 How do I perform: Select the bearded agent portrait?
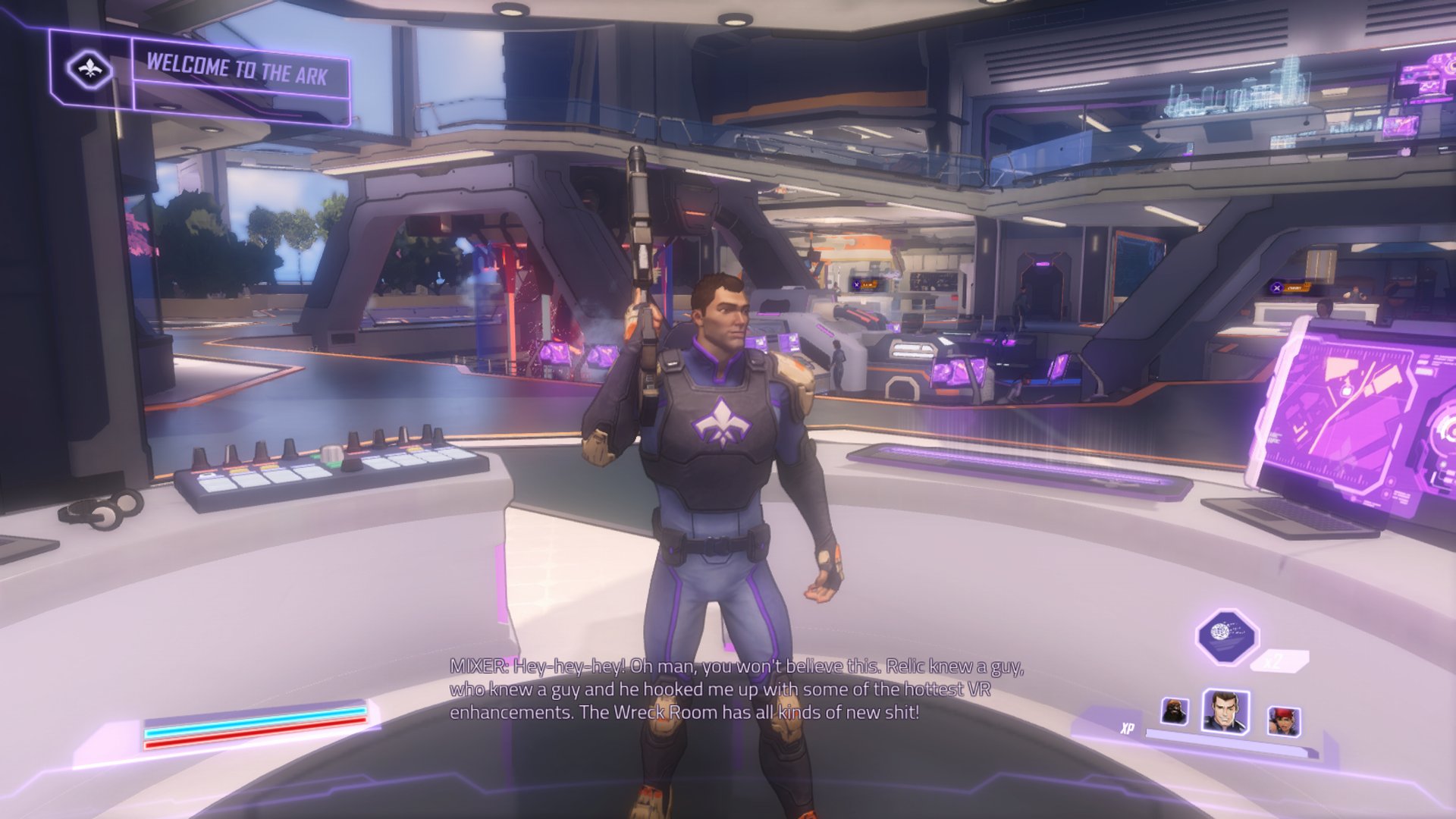[1175, 711]
